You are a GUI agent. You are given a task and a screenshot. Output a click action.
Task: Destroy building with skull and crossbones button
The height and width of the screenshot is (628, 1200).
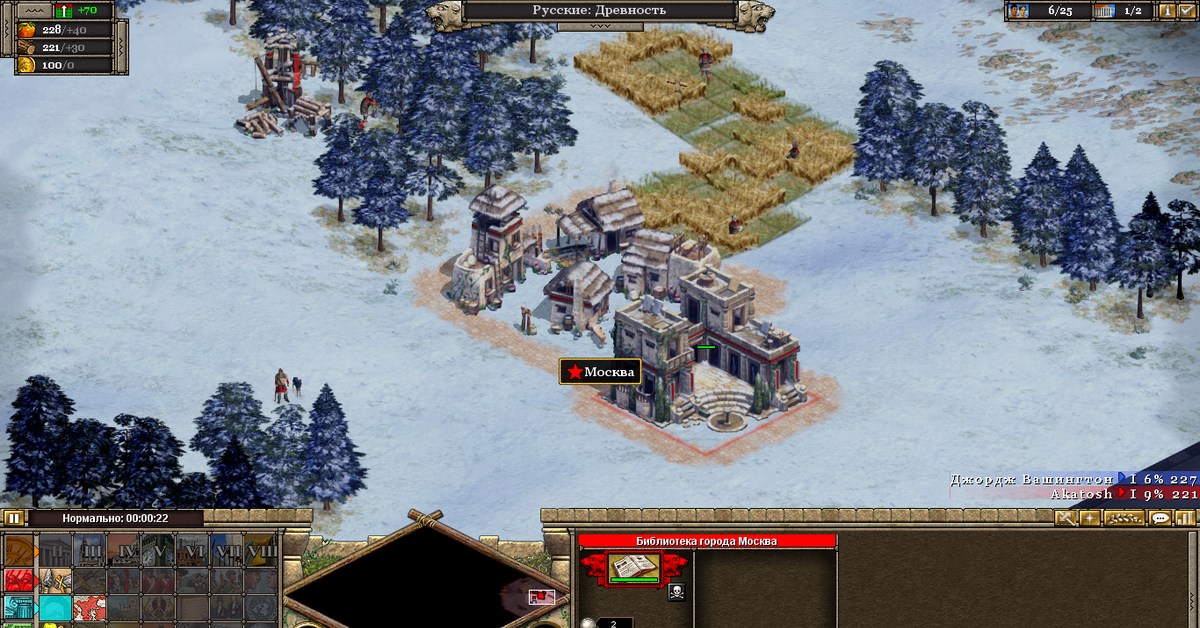coord(676,591)
